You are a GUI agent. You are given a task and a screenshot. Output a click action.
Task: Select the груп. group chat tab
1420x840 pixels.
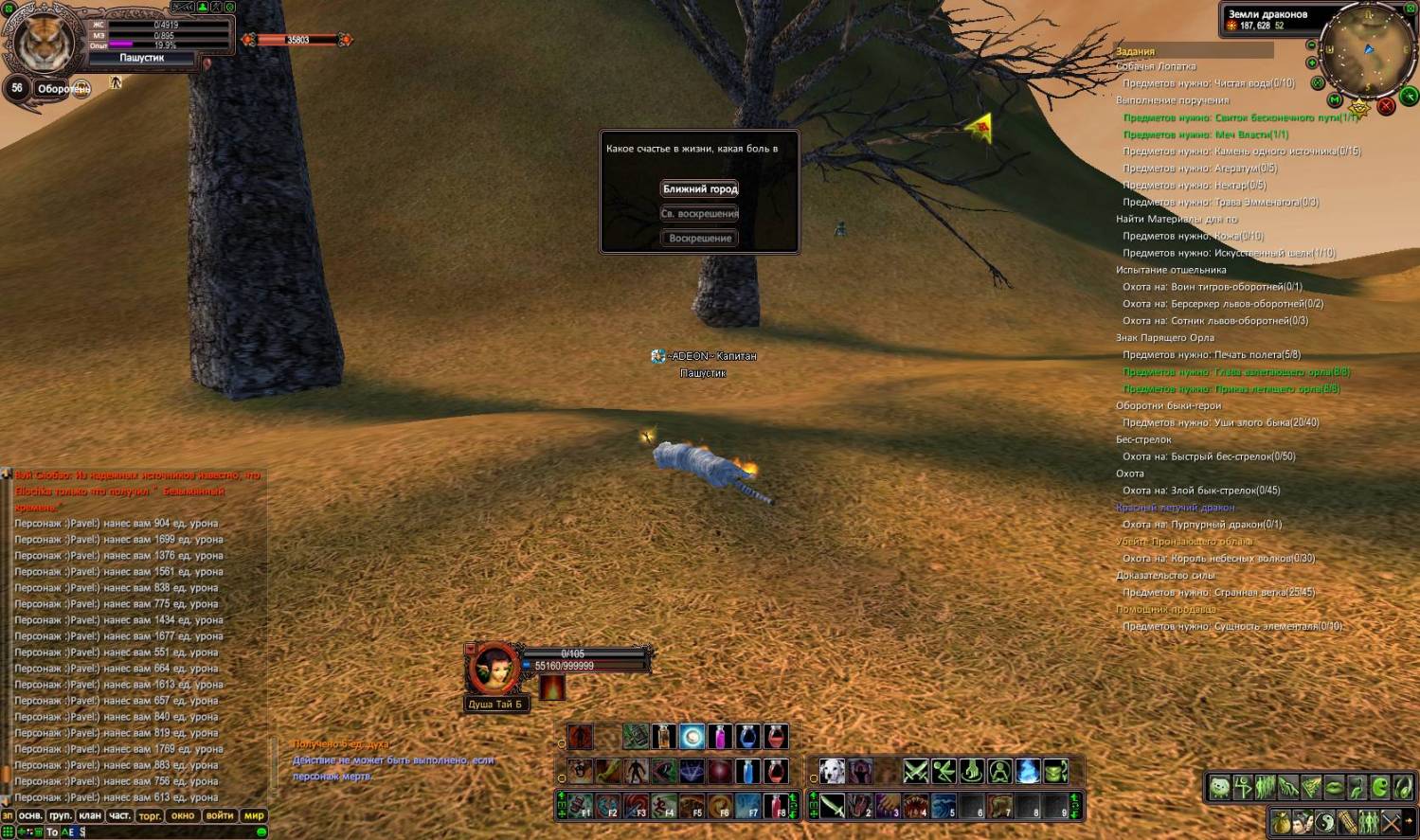tap(61, 815)
